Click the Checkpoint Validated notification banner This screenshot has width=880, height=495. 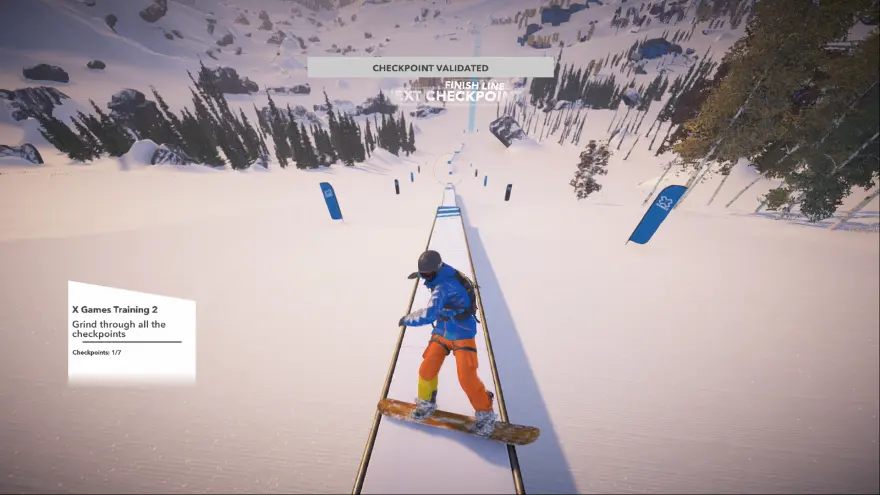[x=430, y=67]
